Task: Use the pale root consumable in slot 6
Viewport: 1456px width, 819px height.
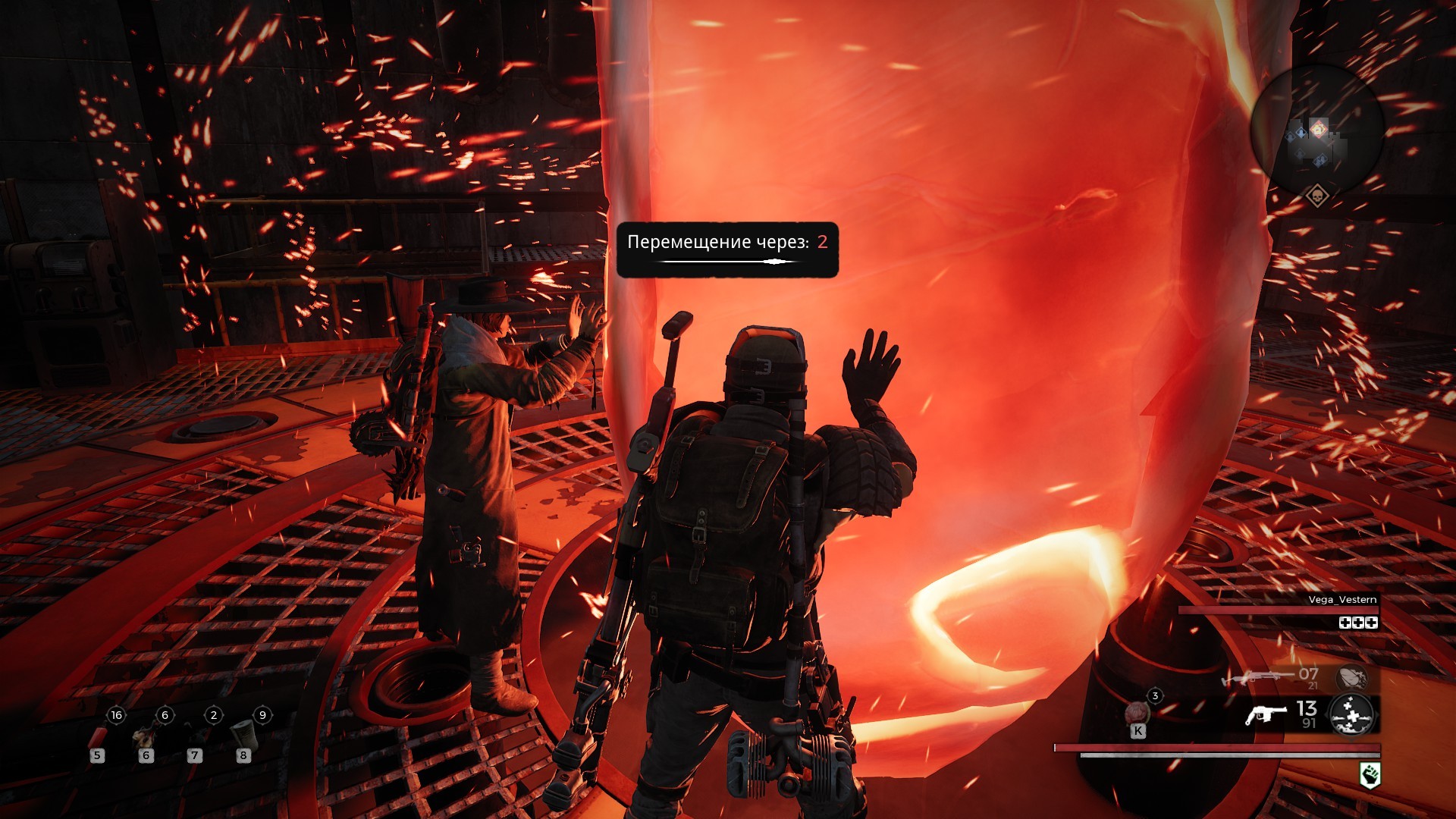Action: pos(146,737)
